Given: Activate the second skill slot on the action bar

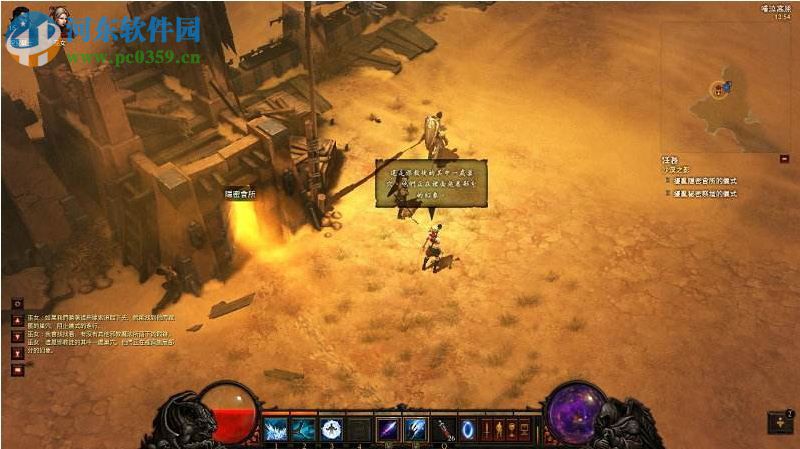Looking at the screenshot, I should coord(303,430).
